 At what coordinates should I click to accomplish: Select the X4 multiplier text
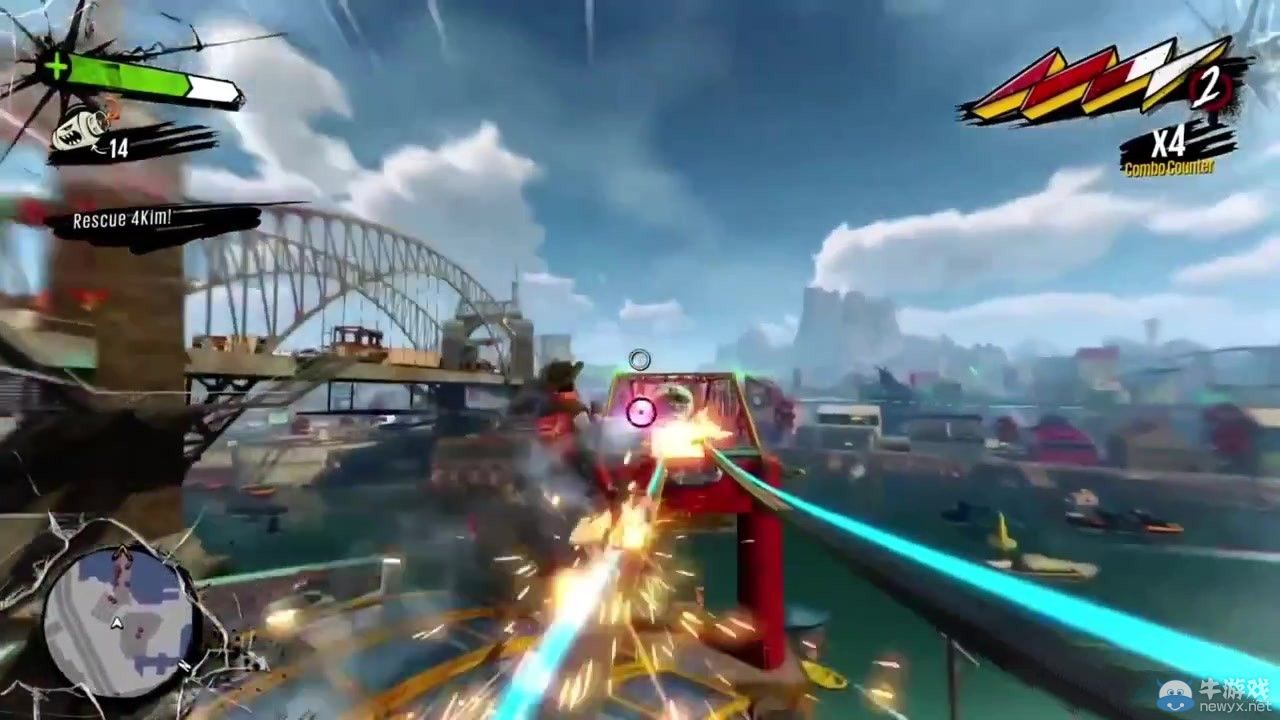1168,143
